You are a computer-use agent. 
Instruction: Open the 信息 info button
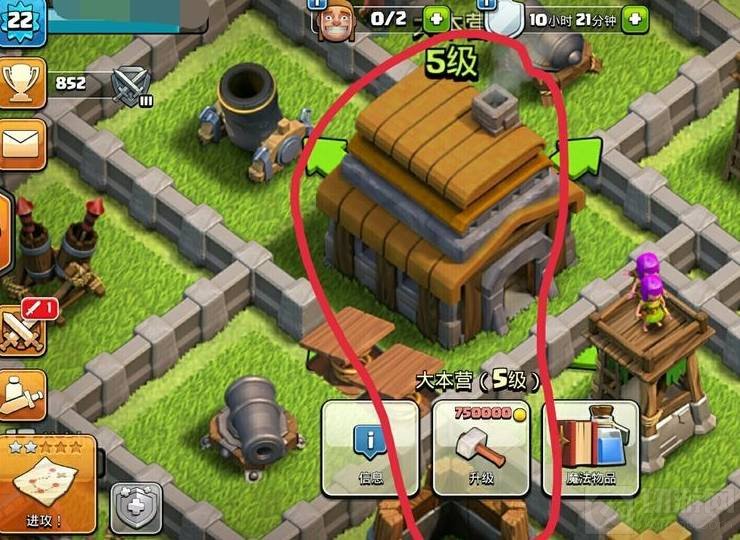pos(370,448)
